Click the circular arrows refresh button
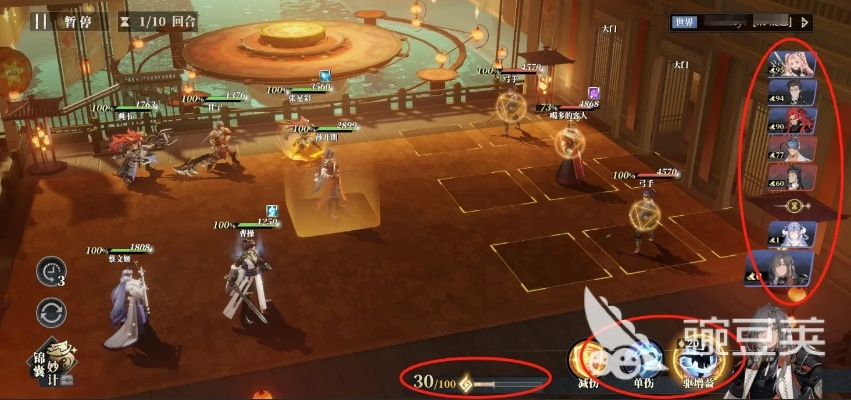Image resolution: width=851 pixels, height=400 pixels. [52, 313]
